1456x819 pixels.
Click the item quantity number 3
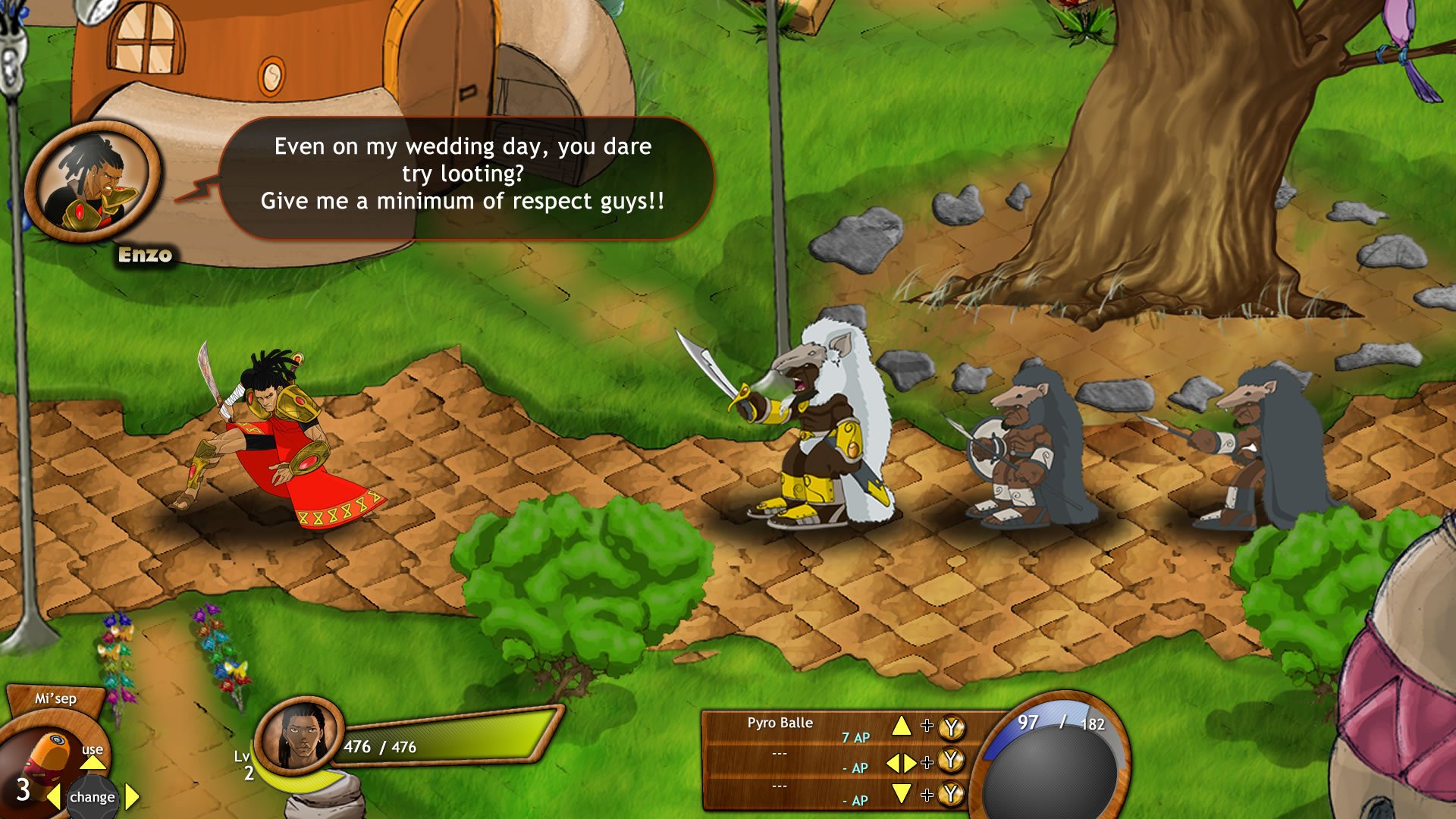(x=22, y=791)
